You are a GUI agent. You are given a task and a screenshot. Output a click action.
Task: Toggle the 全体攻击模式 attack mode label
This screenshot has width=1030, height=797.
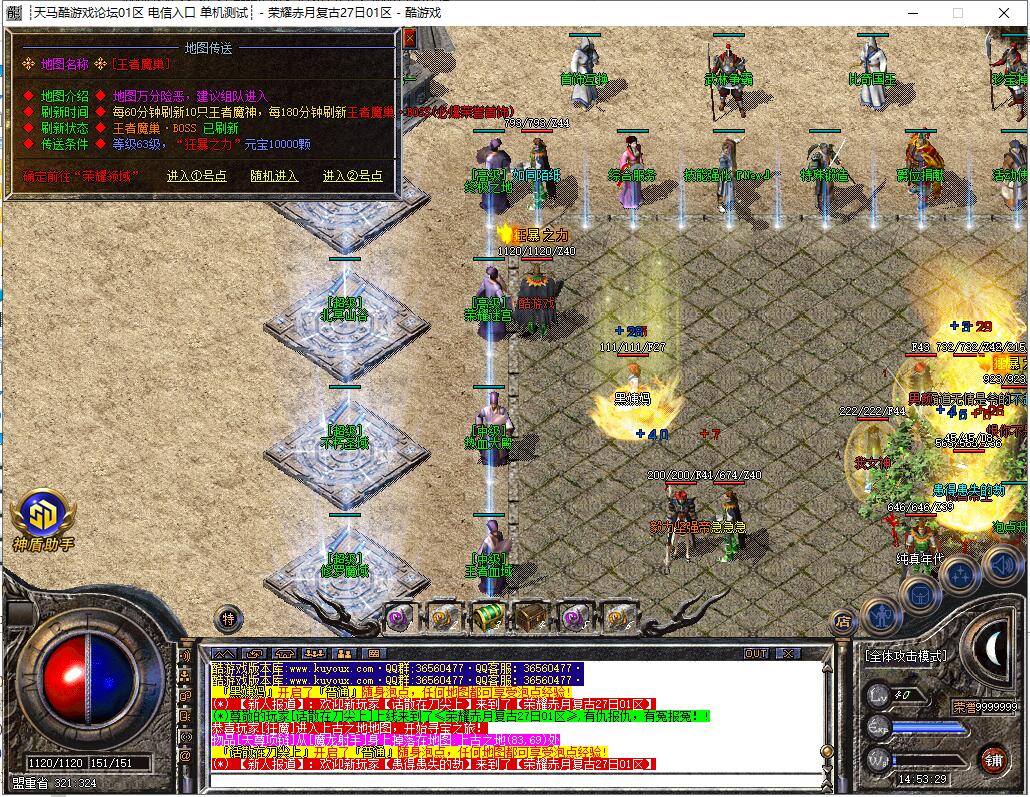(906, 656)
